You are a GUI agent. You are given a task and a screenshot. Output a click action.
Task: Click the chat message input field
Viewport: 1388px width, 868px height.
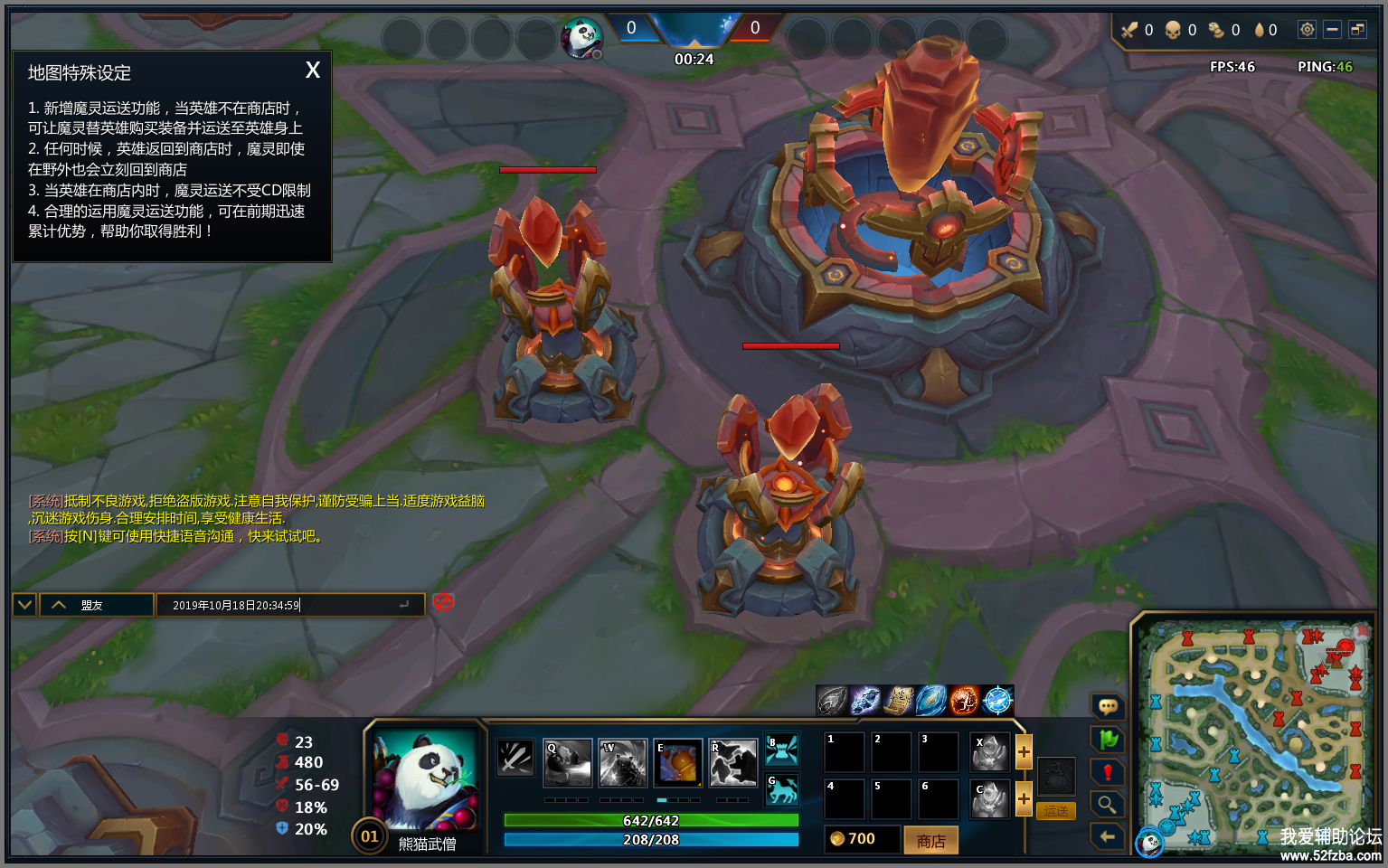(289, 605)
